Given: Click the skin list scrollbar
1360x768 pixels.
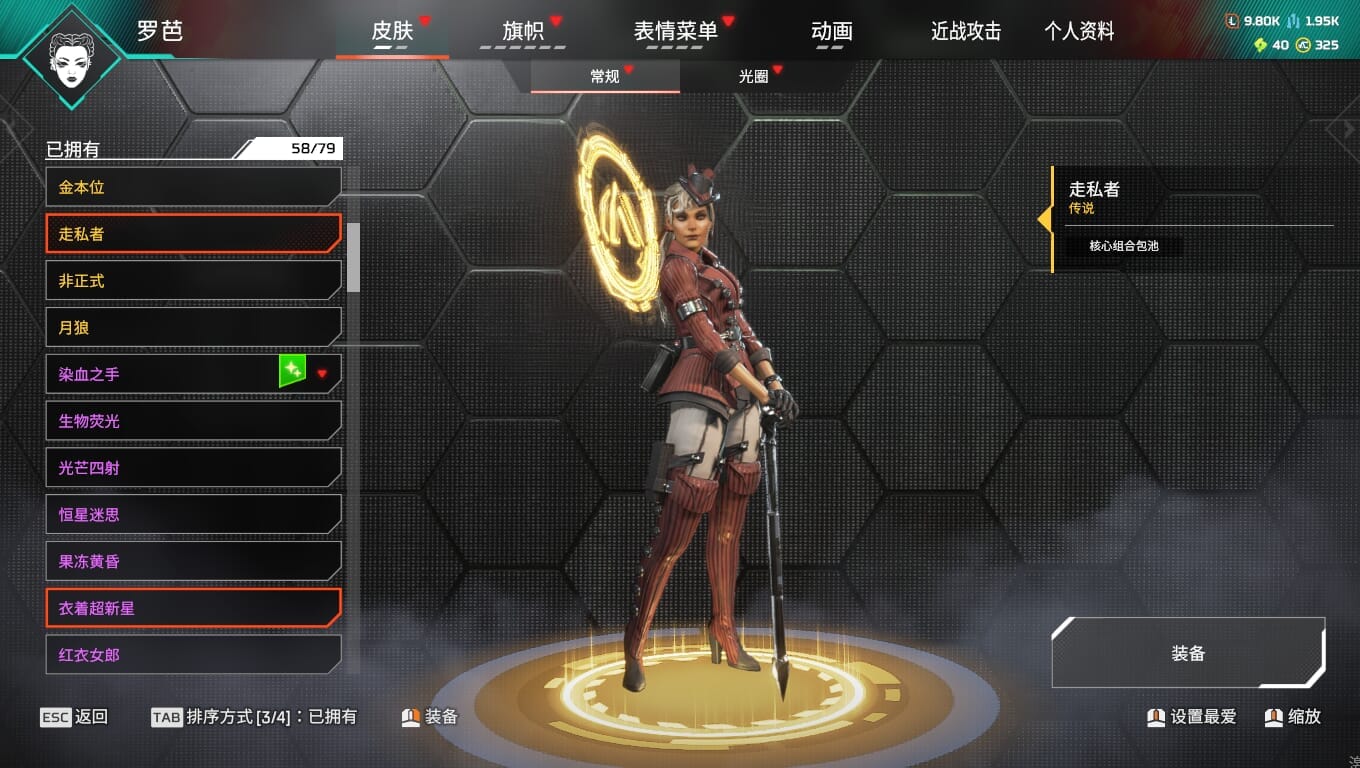Looking at the screenshot, I should pyautogui.click(x=353, y=256).
